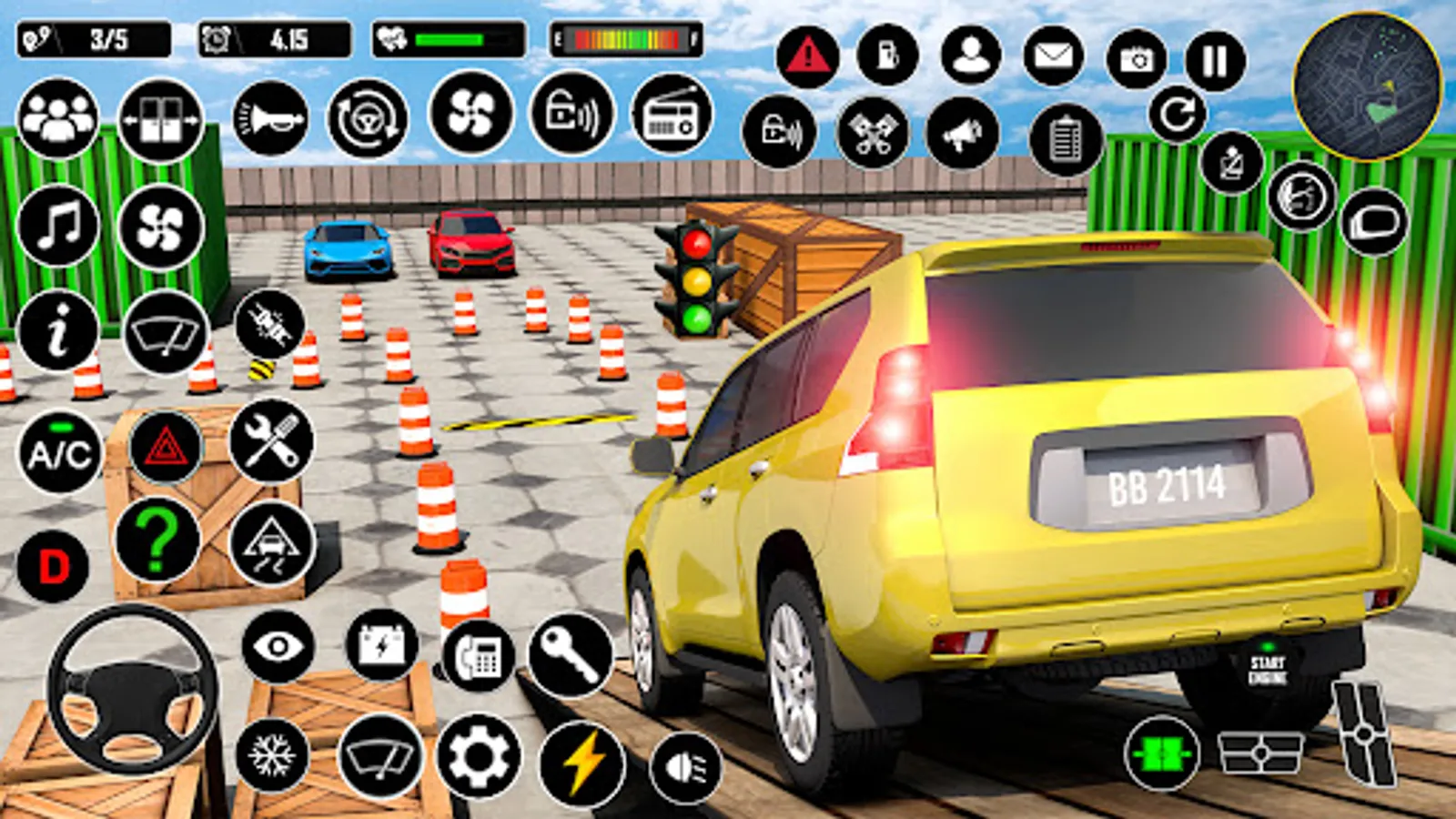Viewport: 1456px width, 819px height.
Task: Take a screenshot with the camera icon
Action: (x=1136, y=60)
